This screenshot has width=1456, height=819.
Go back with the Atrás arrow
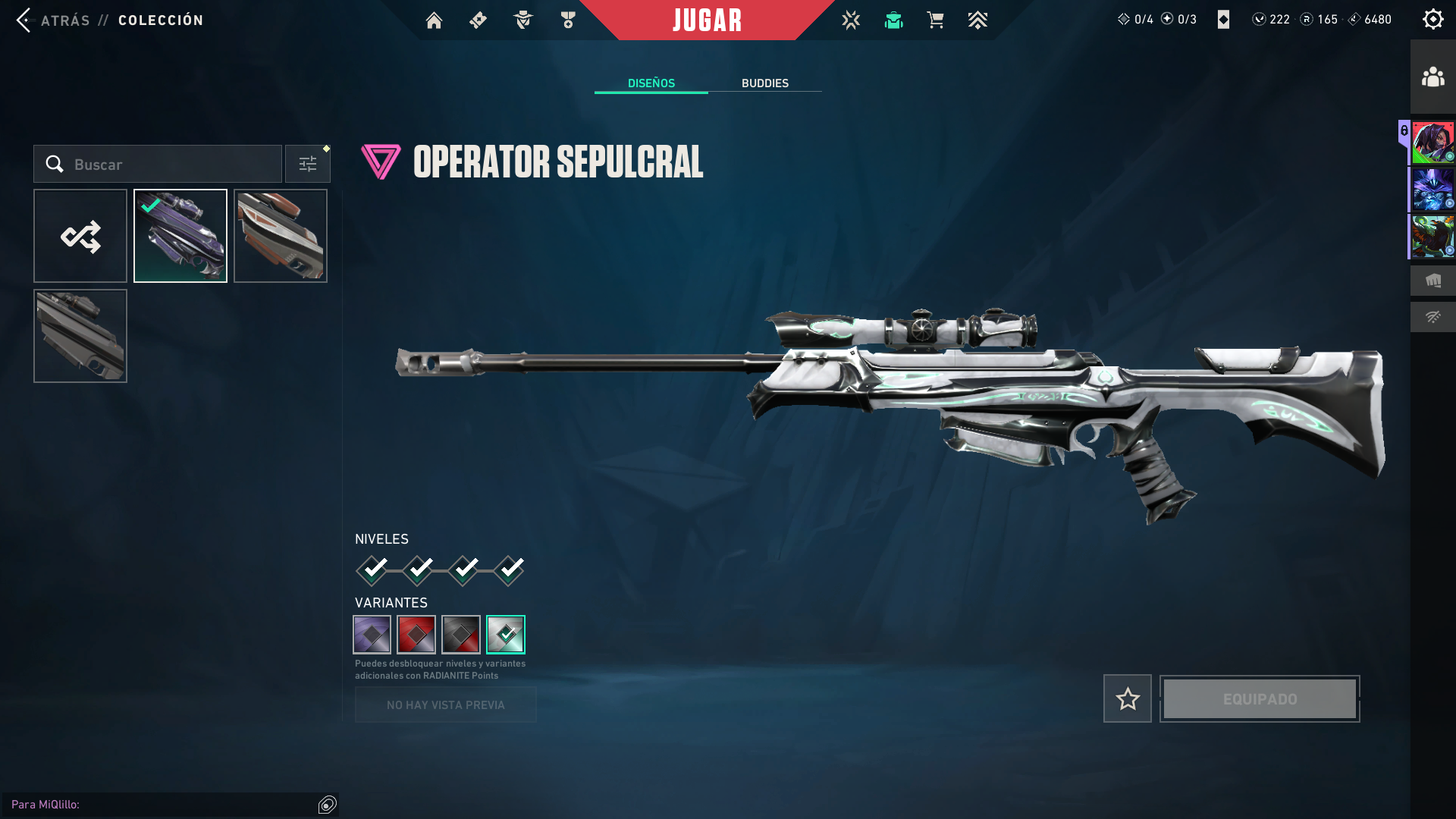tap(24, 20)
